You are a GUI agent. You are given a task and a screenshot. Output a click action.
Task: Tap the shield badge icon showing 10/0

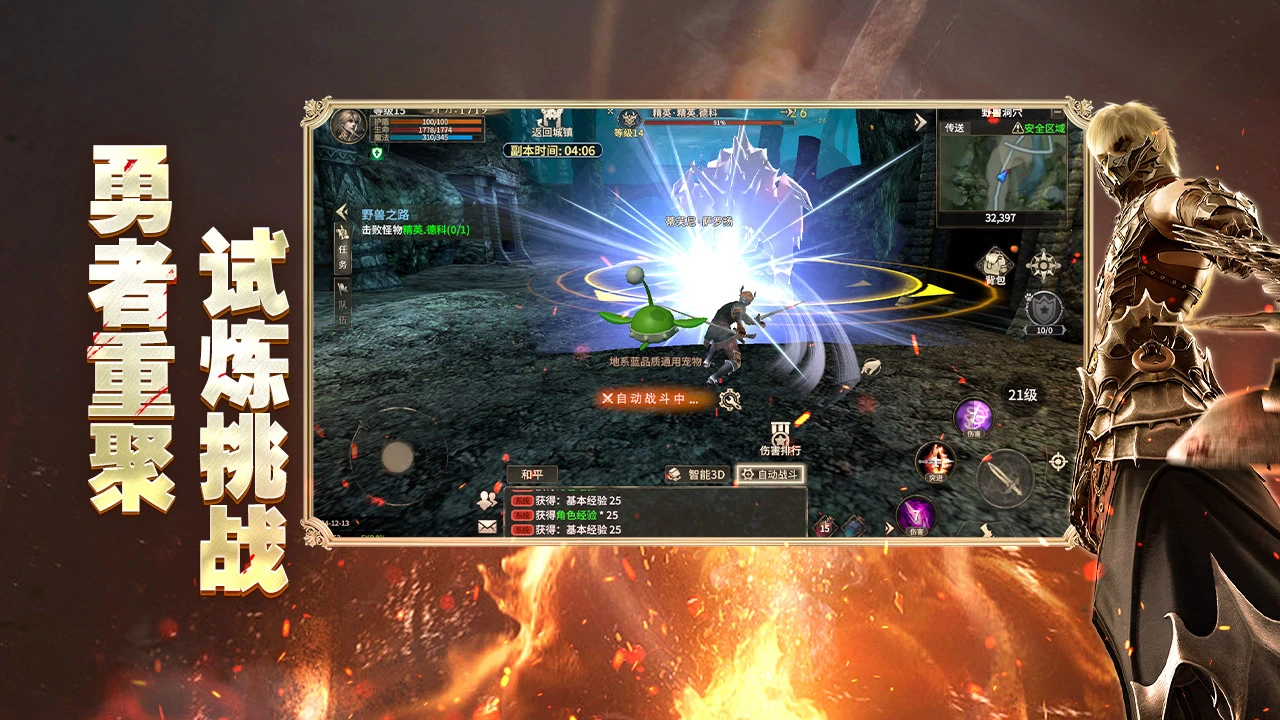click(x=1043, y=311)
